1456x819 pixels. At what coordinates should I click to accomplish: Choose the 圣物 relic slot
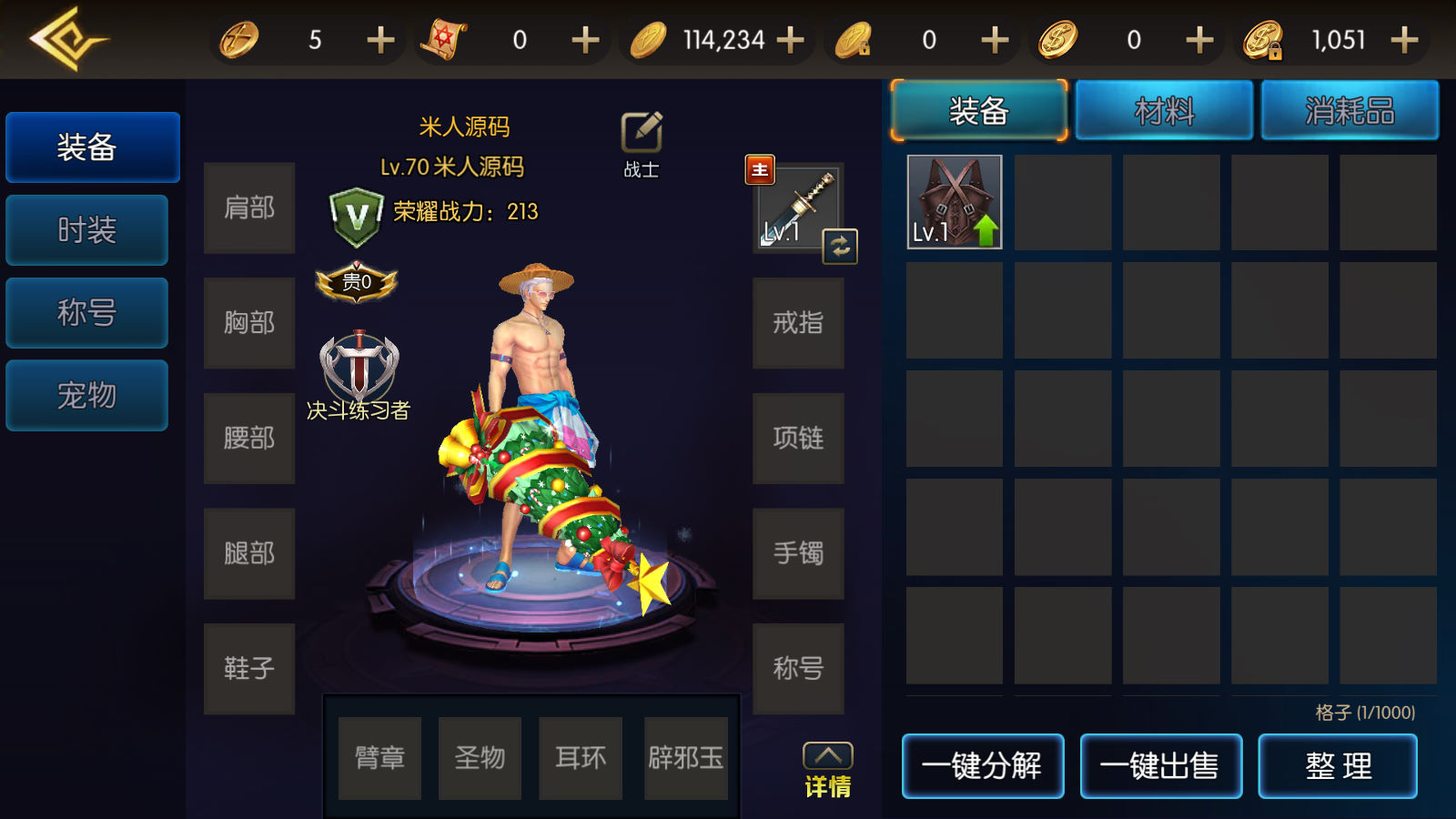tap(480, 758)
